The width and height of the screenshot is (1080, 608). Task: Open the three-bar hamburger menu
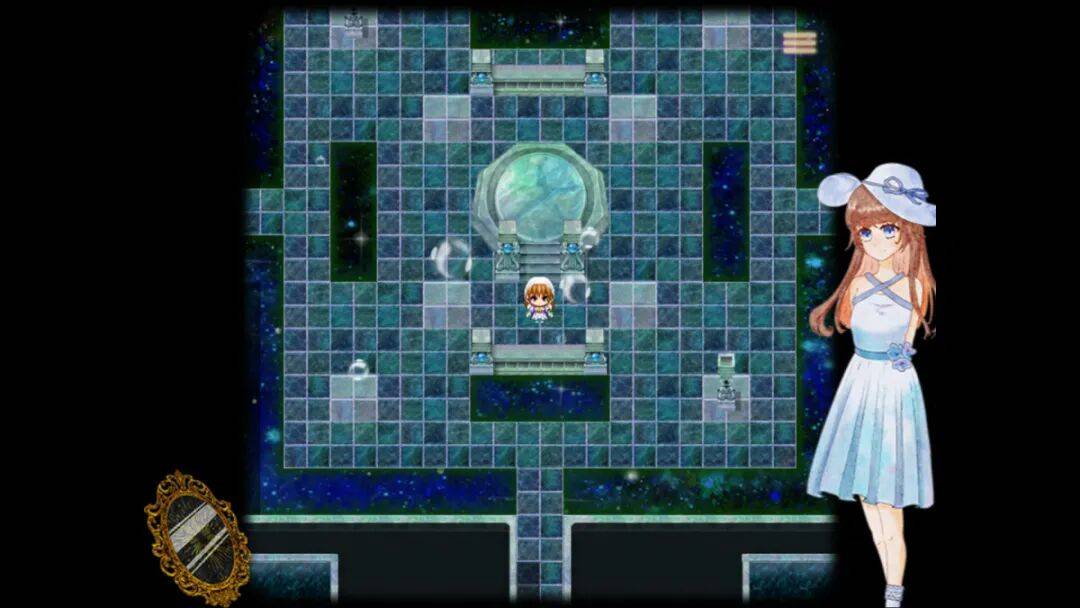(x=799, y=42)
